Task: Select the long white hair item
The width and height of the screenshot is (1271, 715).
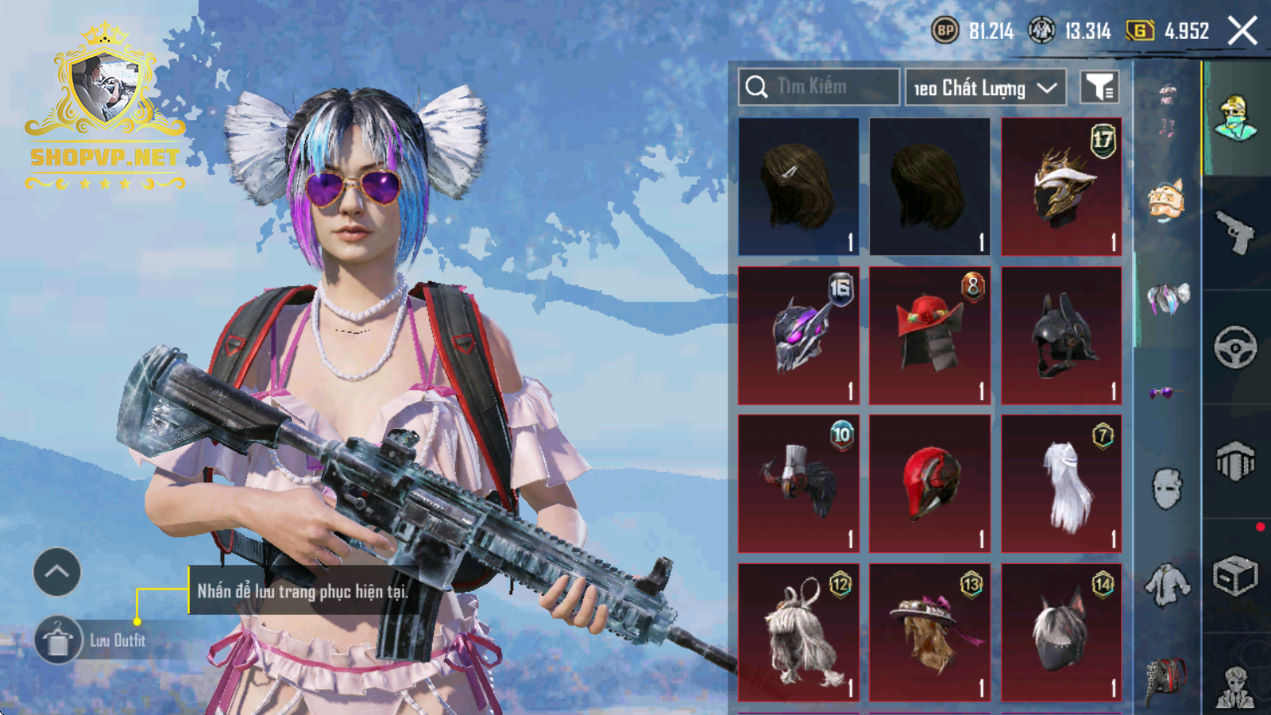Action: pos(1061,483)
